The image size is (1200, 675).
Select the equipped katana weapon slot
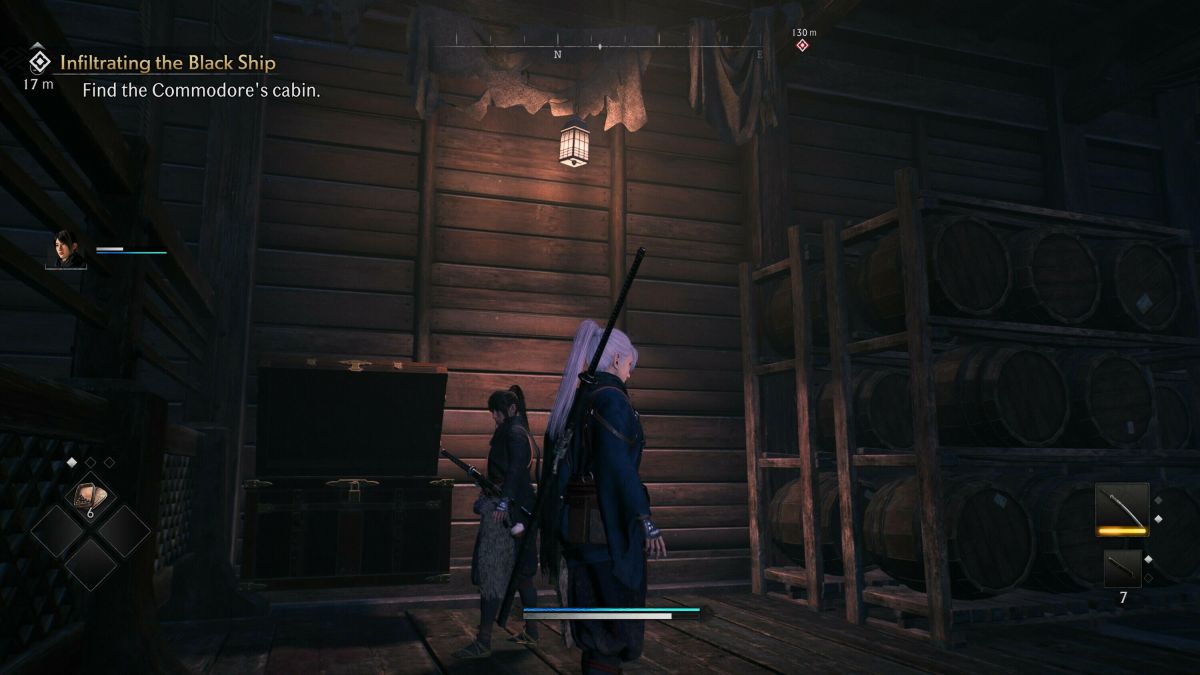(1121, 510)
